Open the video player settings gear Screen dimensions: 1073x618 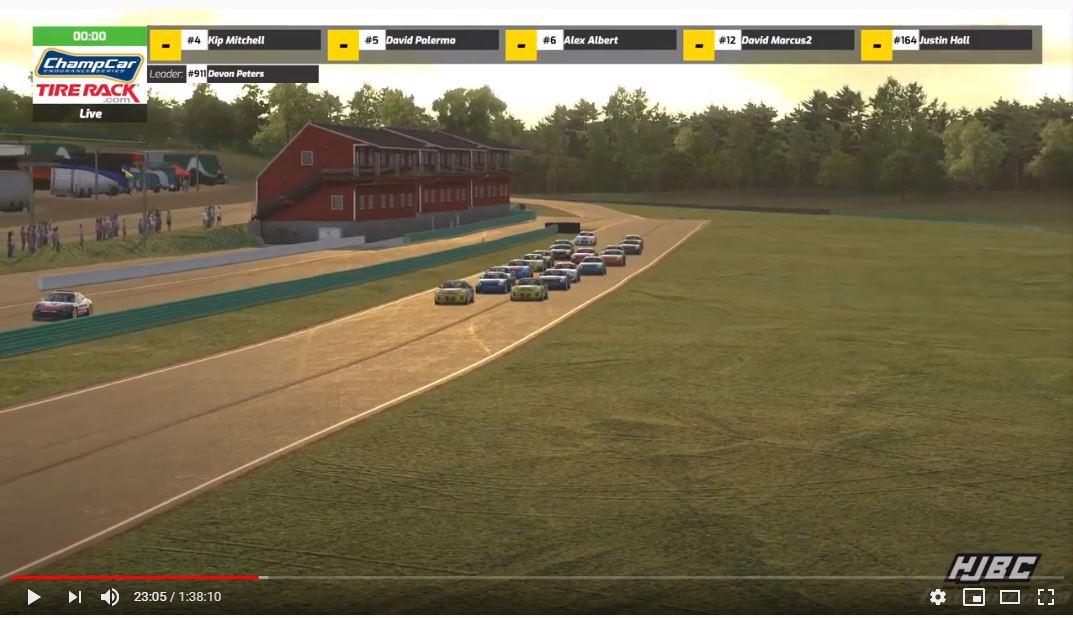938,597
